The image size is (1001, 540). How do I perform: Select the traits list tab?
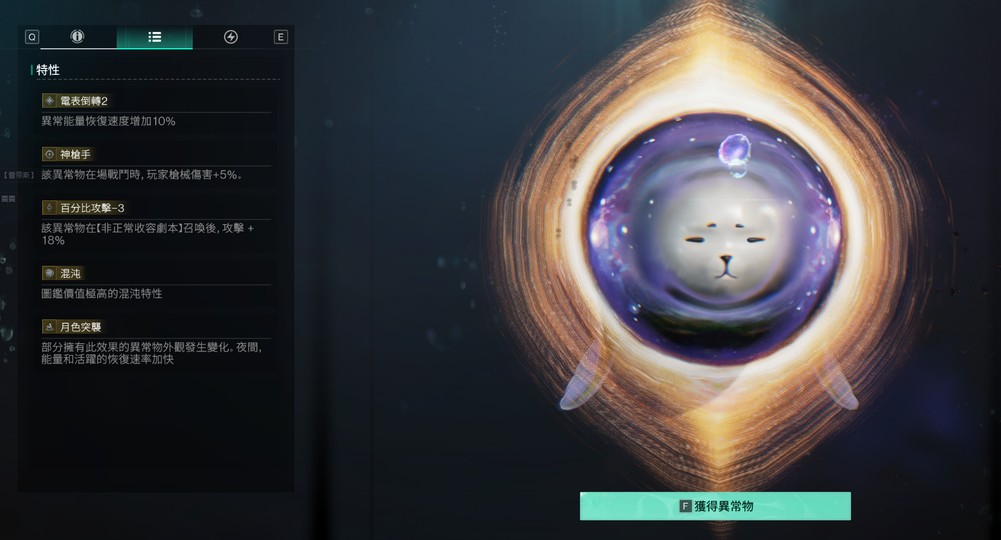(154, 37)
